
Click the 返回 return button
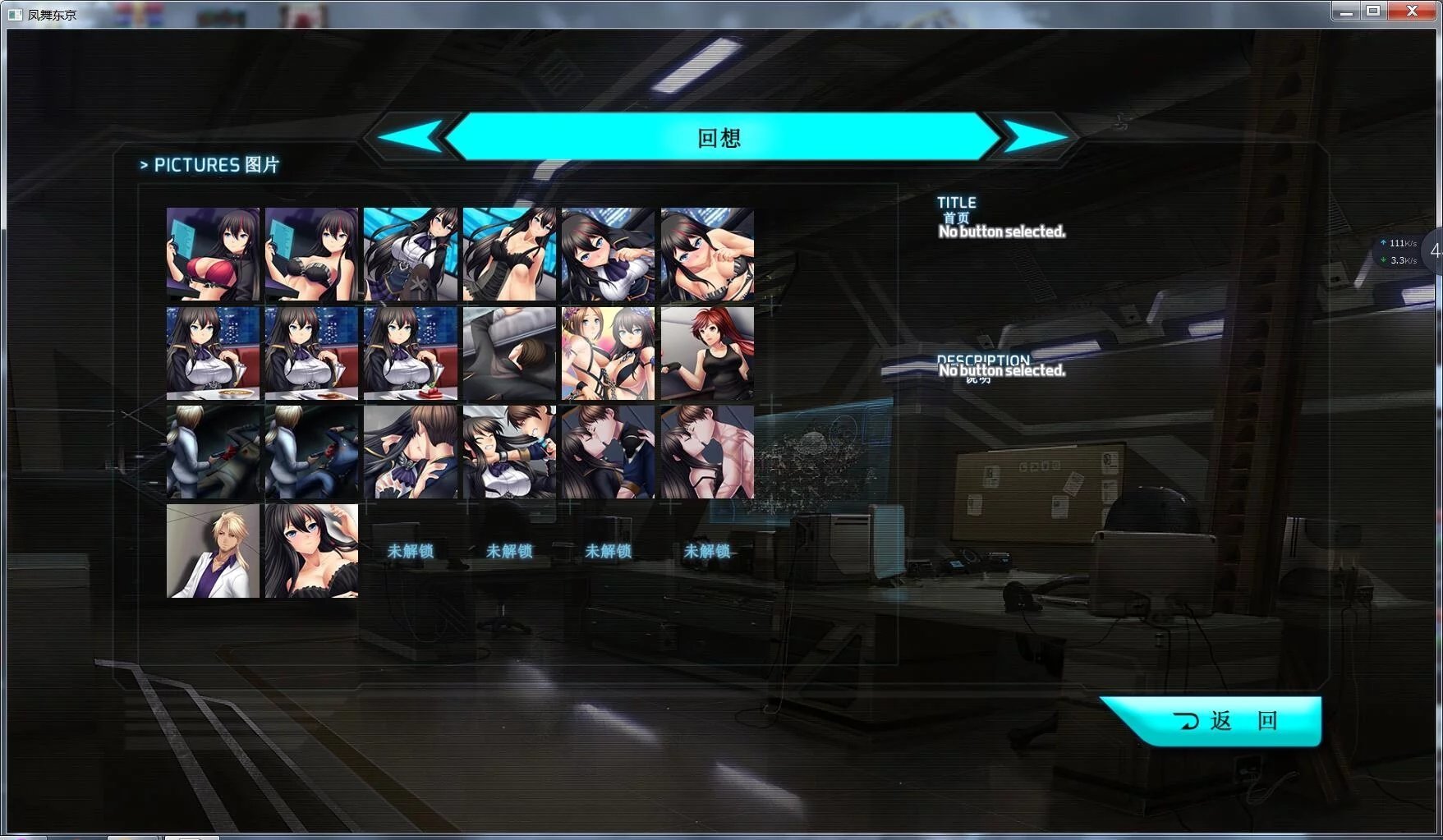(x=1224, y=721)
